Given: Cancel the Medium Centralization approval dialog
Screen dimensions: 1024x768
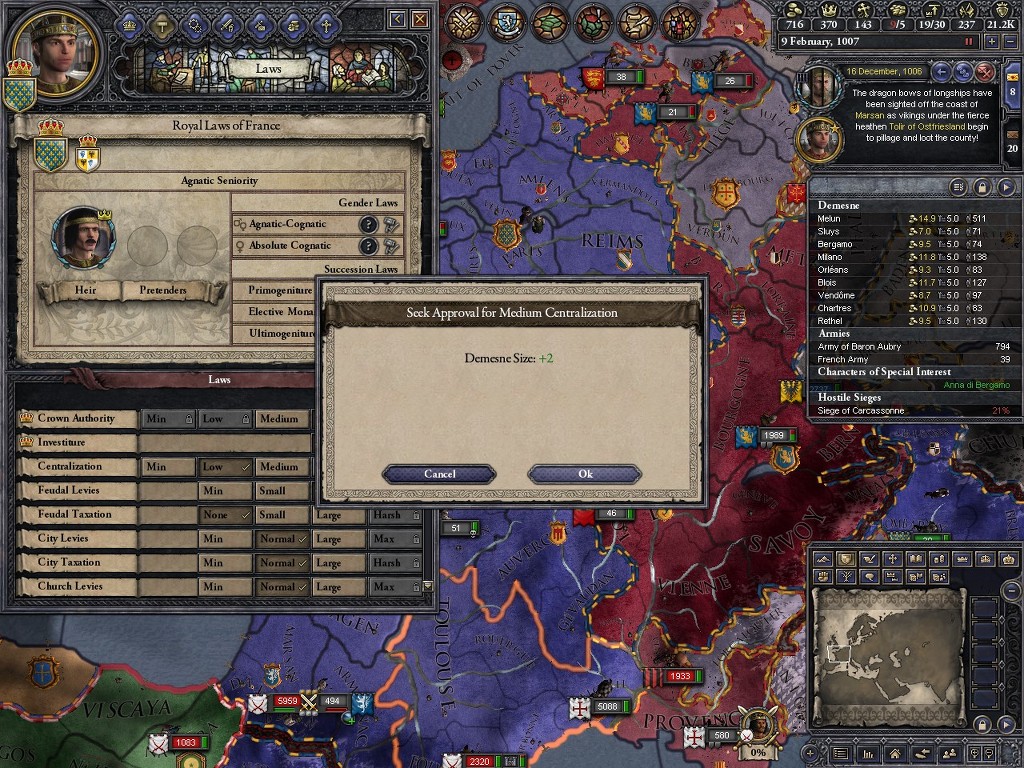Looking at the screenshot, I should (439, 474).
